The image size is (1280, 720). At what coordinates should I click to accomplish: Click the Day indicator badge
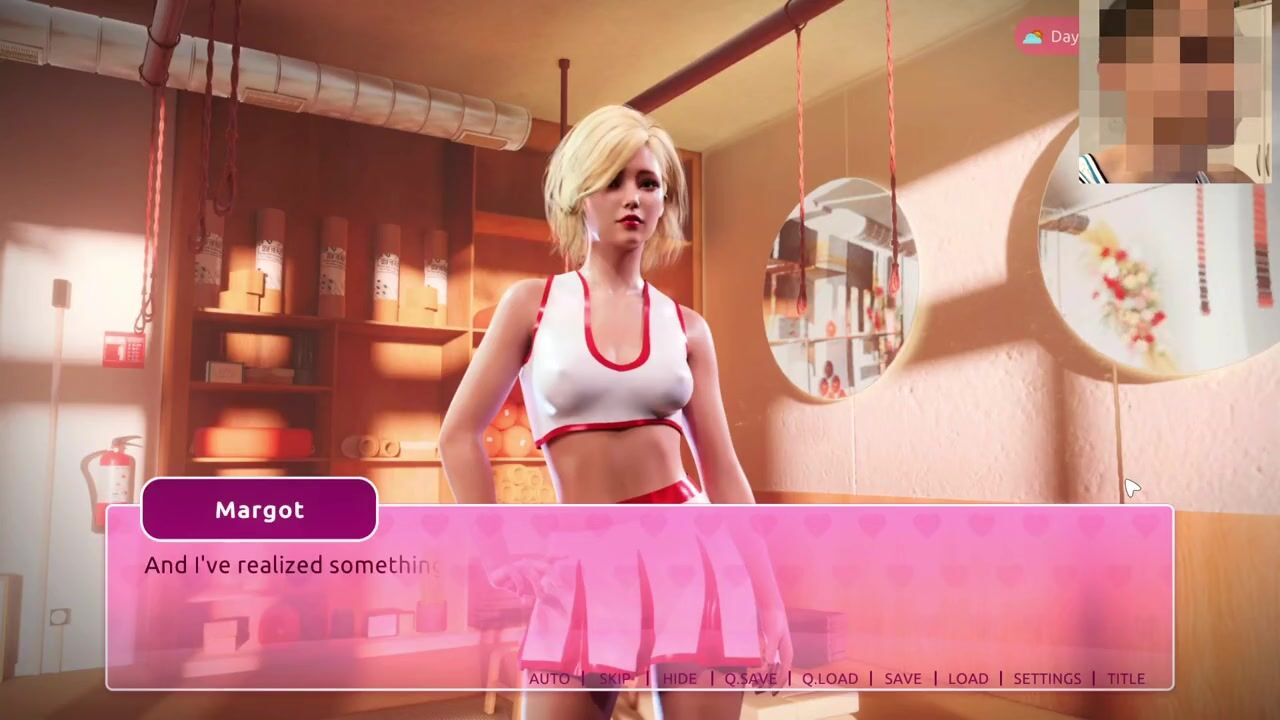(x=1048, y=37)
